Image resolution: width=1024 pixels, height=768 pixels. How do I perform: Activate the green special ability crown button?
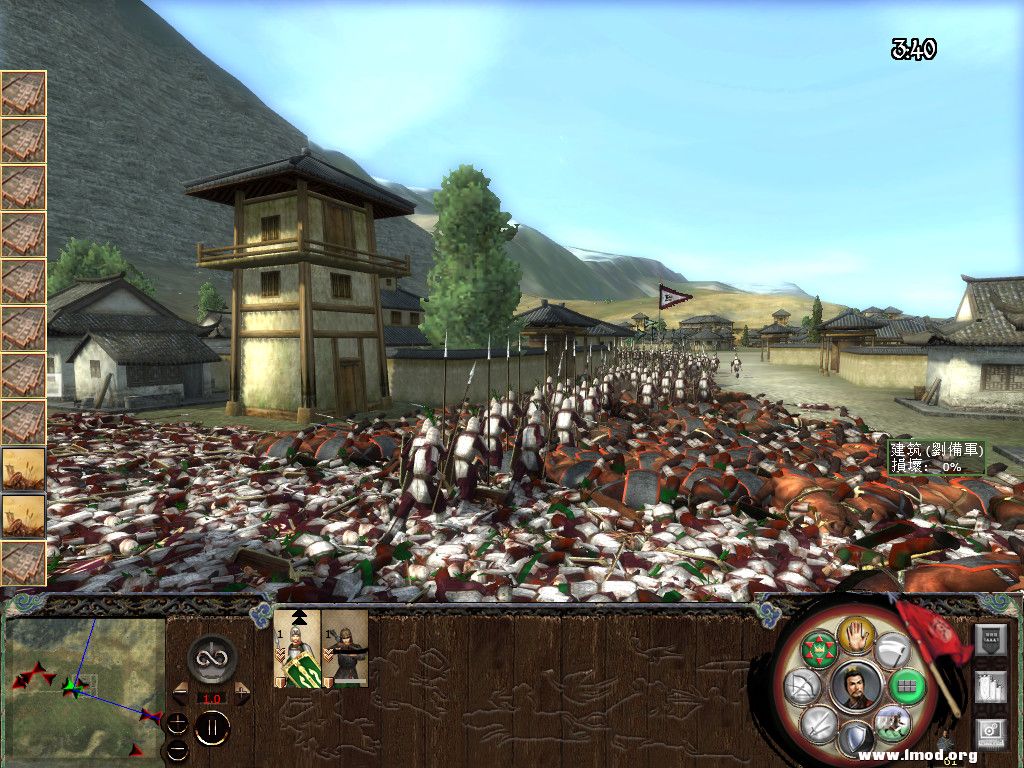coord(819,650)
